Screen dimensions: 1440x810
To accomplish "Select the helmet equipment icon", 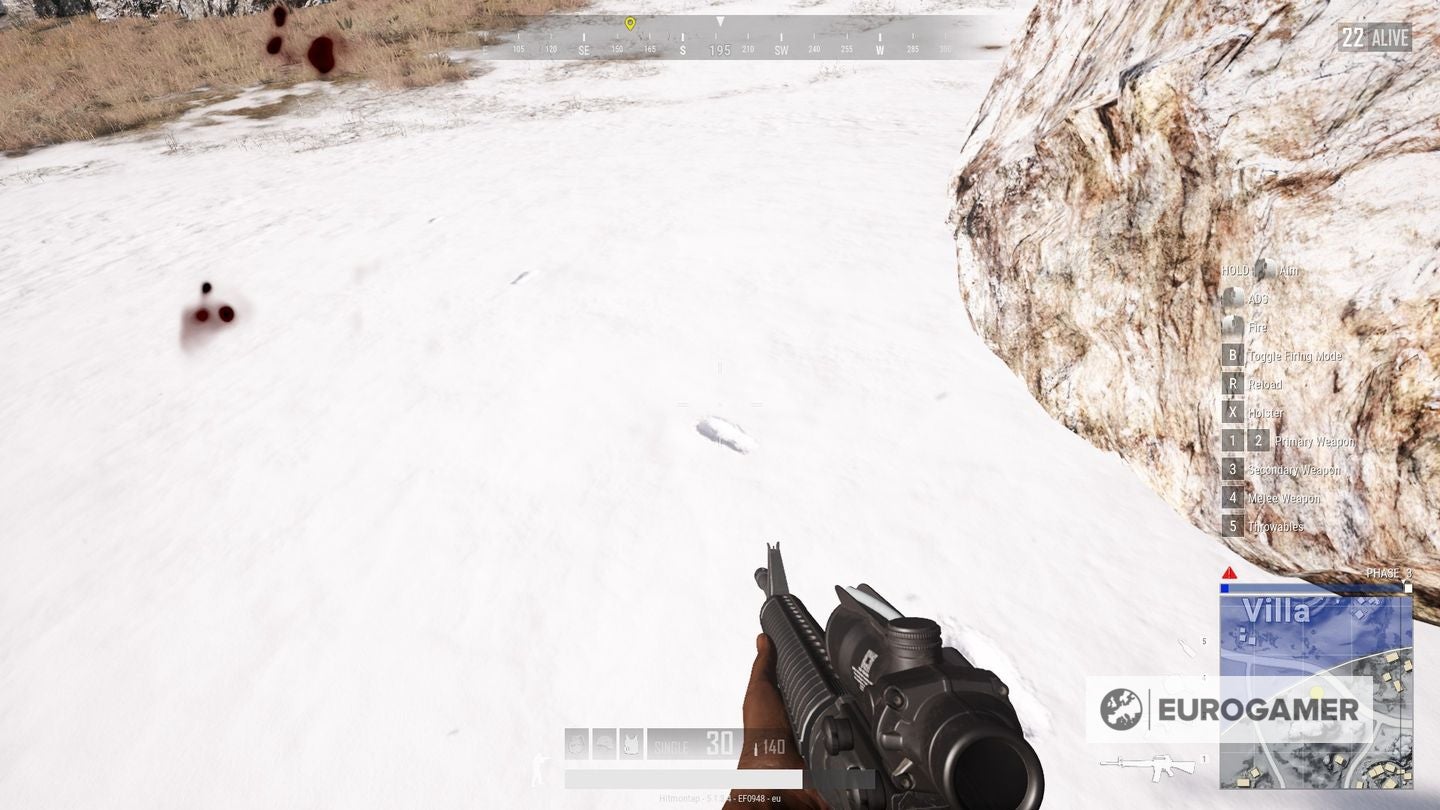I will 605,744.
